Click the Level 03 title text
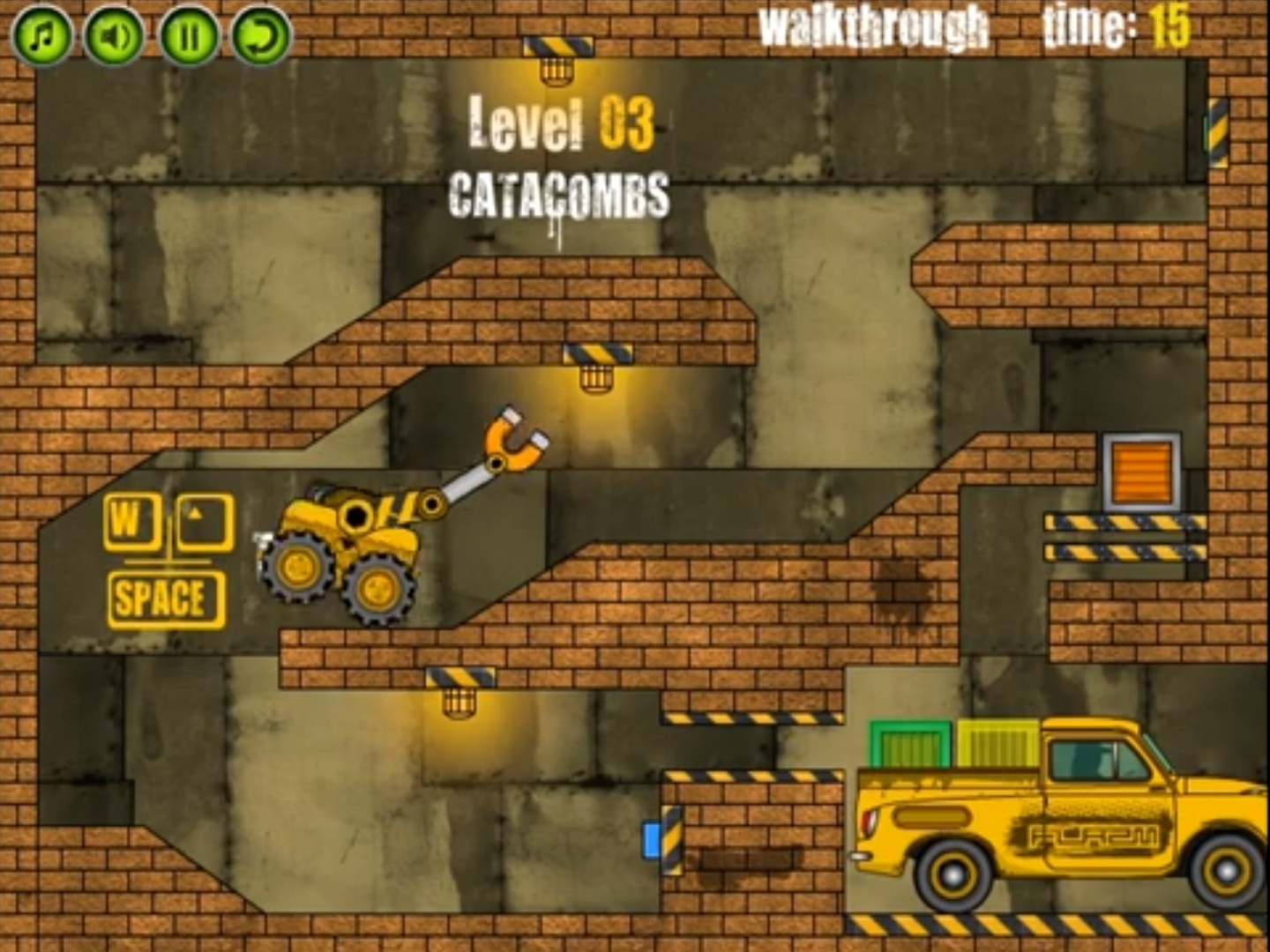Screen dimensions: 1270x952 click(x=562, y=125)
